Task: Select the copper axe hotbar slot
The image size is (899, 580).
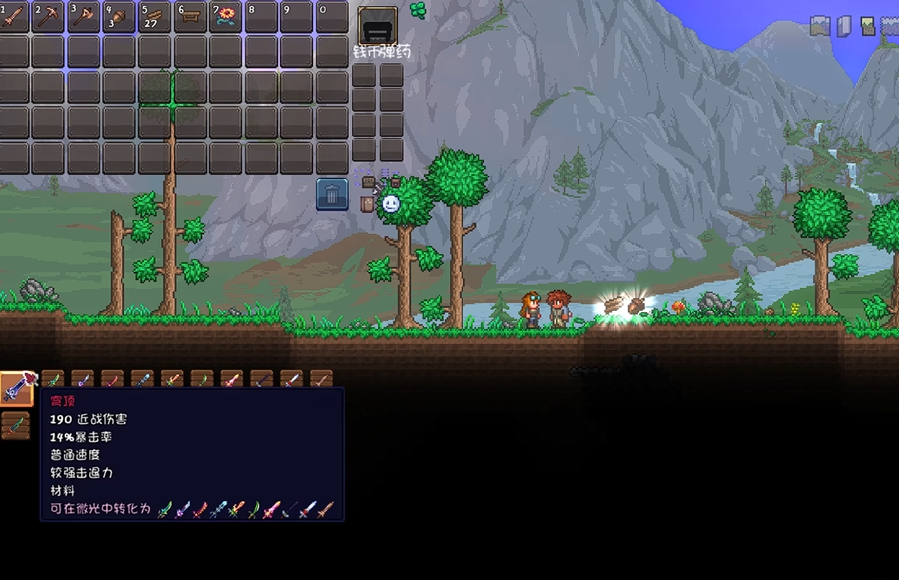Action: [x=85, y=16]
